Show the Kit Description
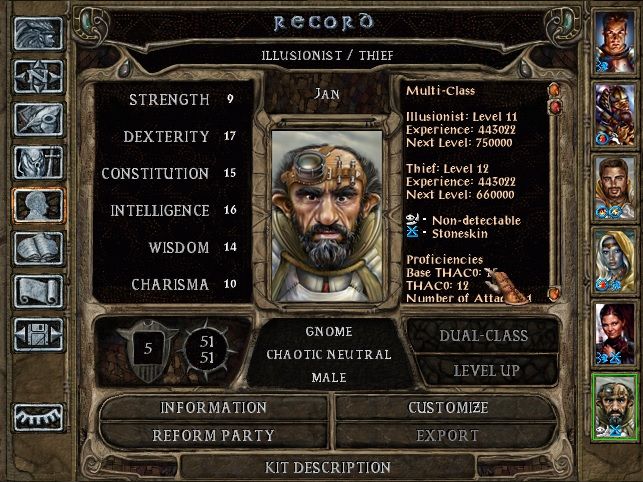This screenshot has width=643, height=482. pyautogui.click(x=328, y=467)
